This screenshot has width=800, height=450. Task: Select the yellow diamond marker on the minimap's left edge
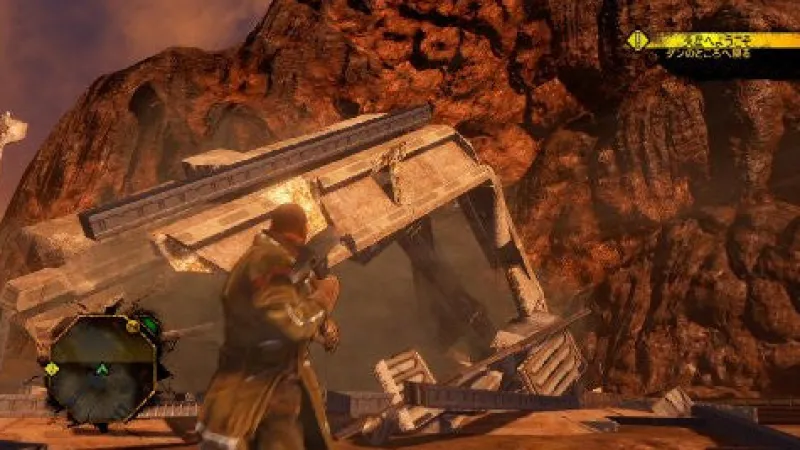pyautogui.click(x=51, y=368)
